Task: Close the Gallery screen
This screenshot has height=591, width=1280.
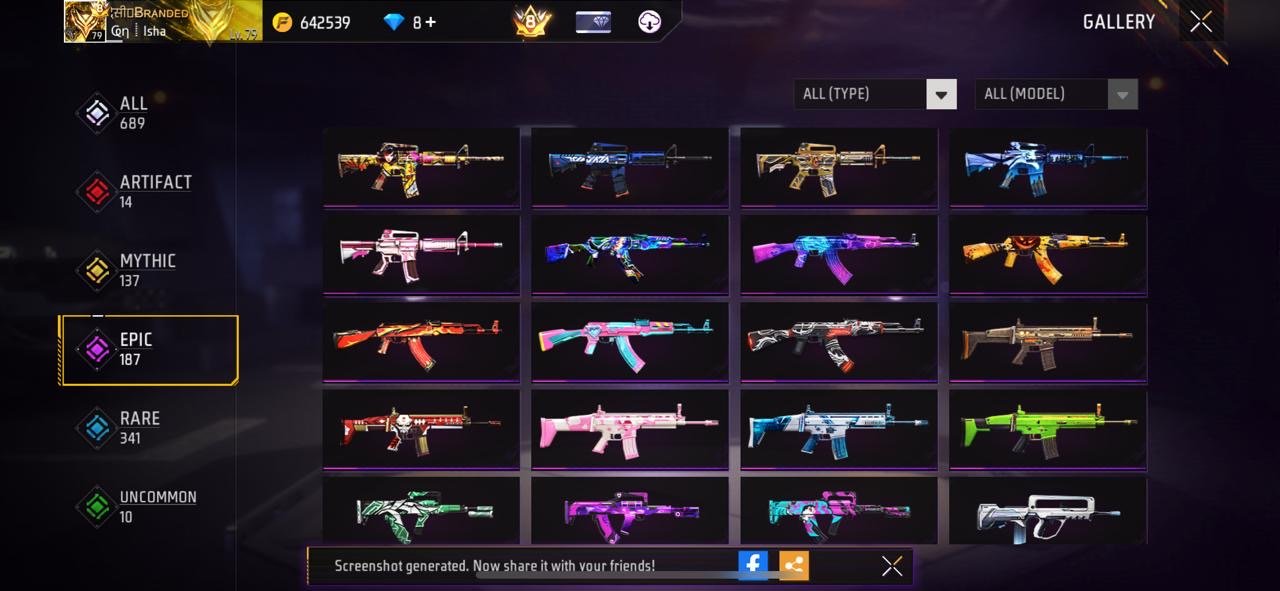Action: click(1201, 21)
